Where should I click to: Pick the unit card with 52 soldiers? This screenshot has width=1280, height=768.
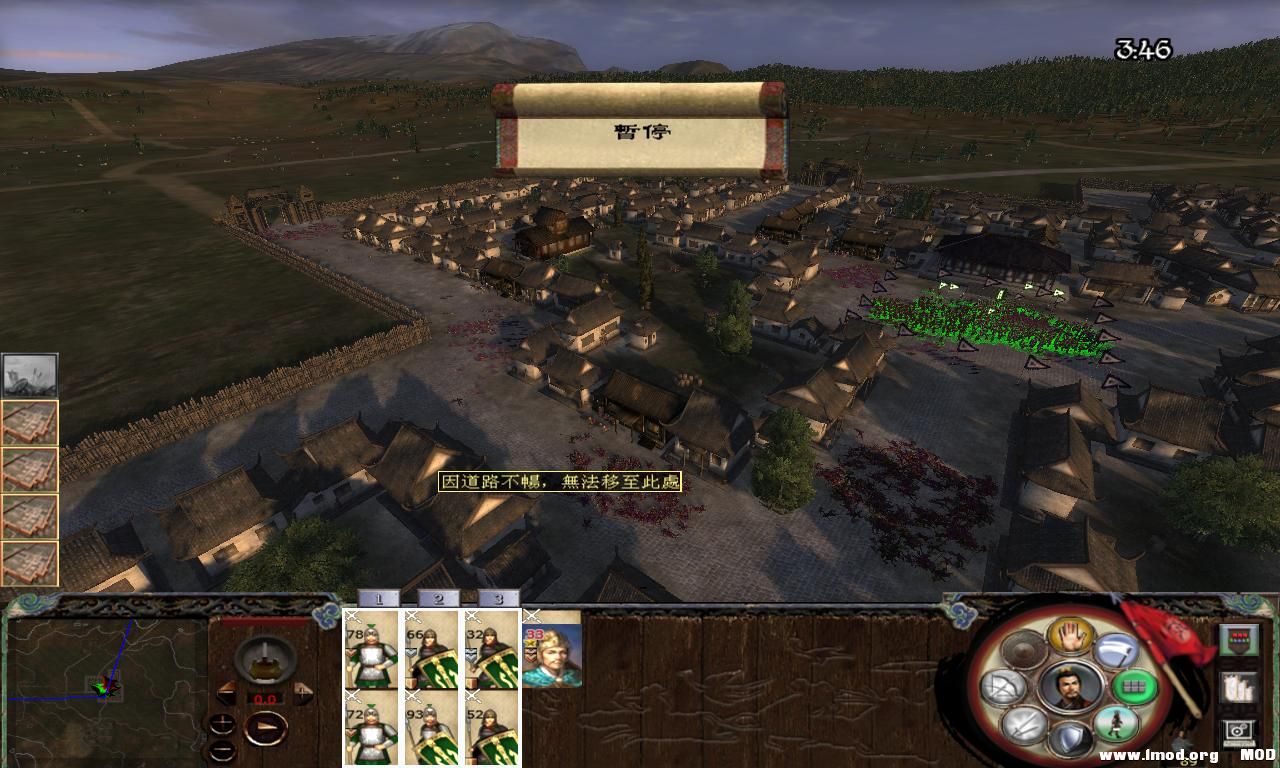tap(491, 729)
